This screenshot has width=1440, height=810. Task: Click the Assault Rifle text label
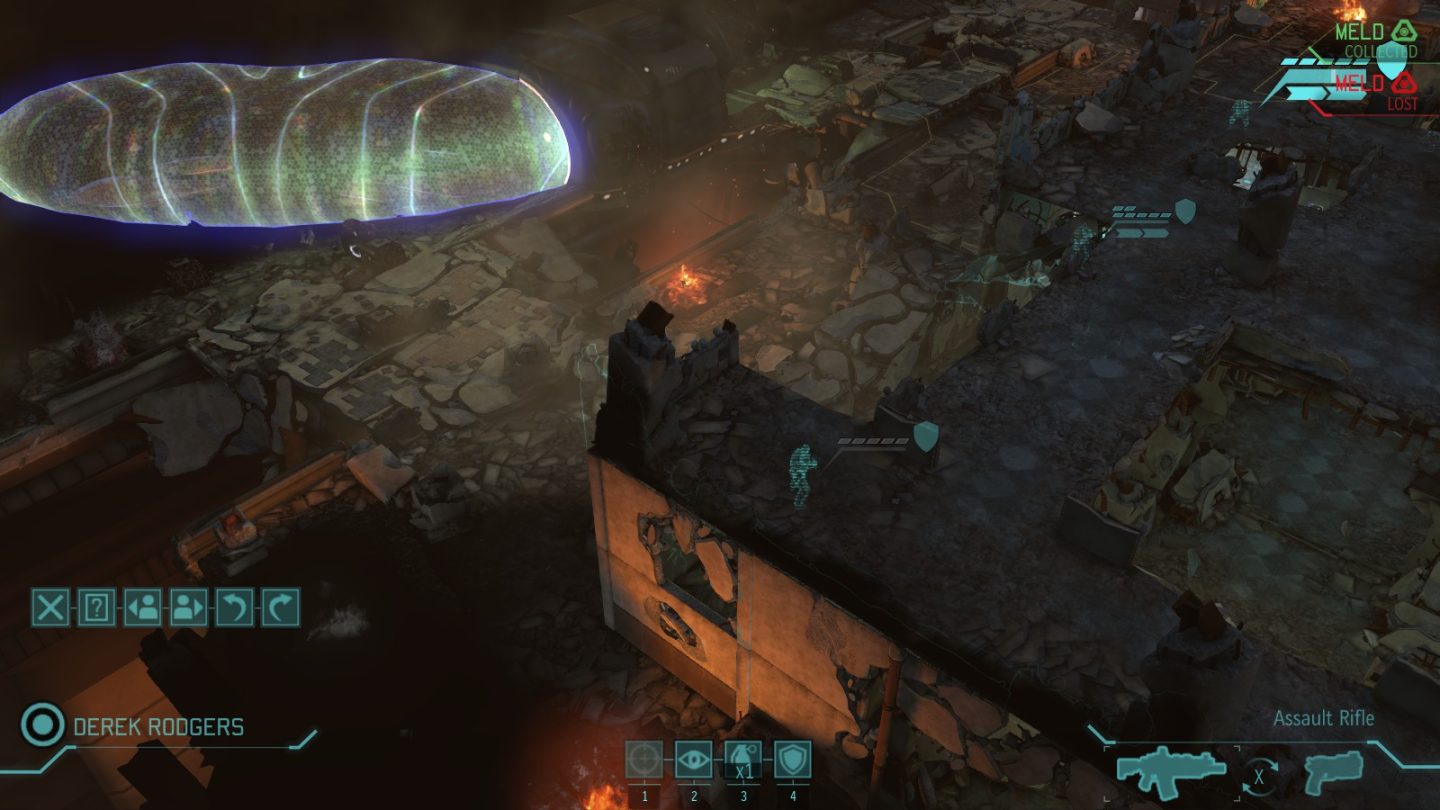click(1323, 718)
